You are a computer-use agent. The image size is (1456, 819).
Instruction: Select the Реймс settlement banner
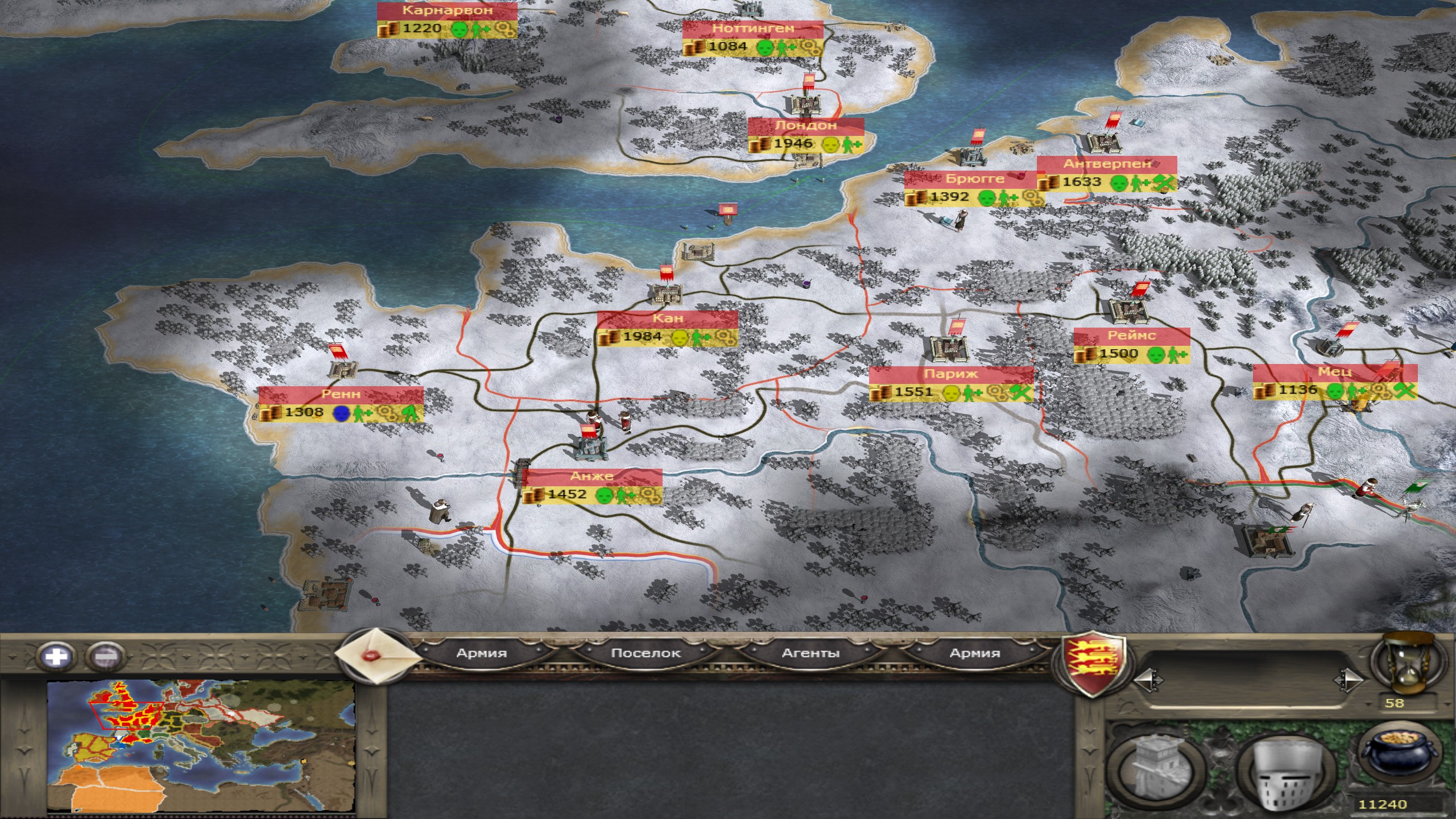[1131, 336]
